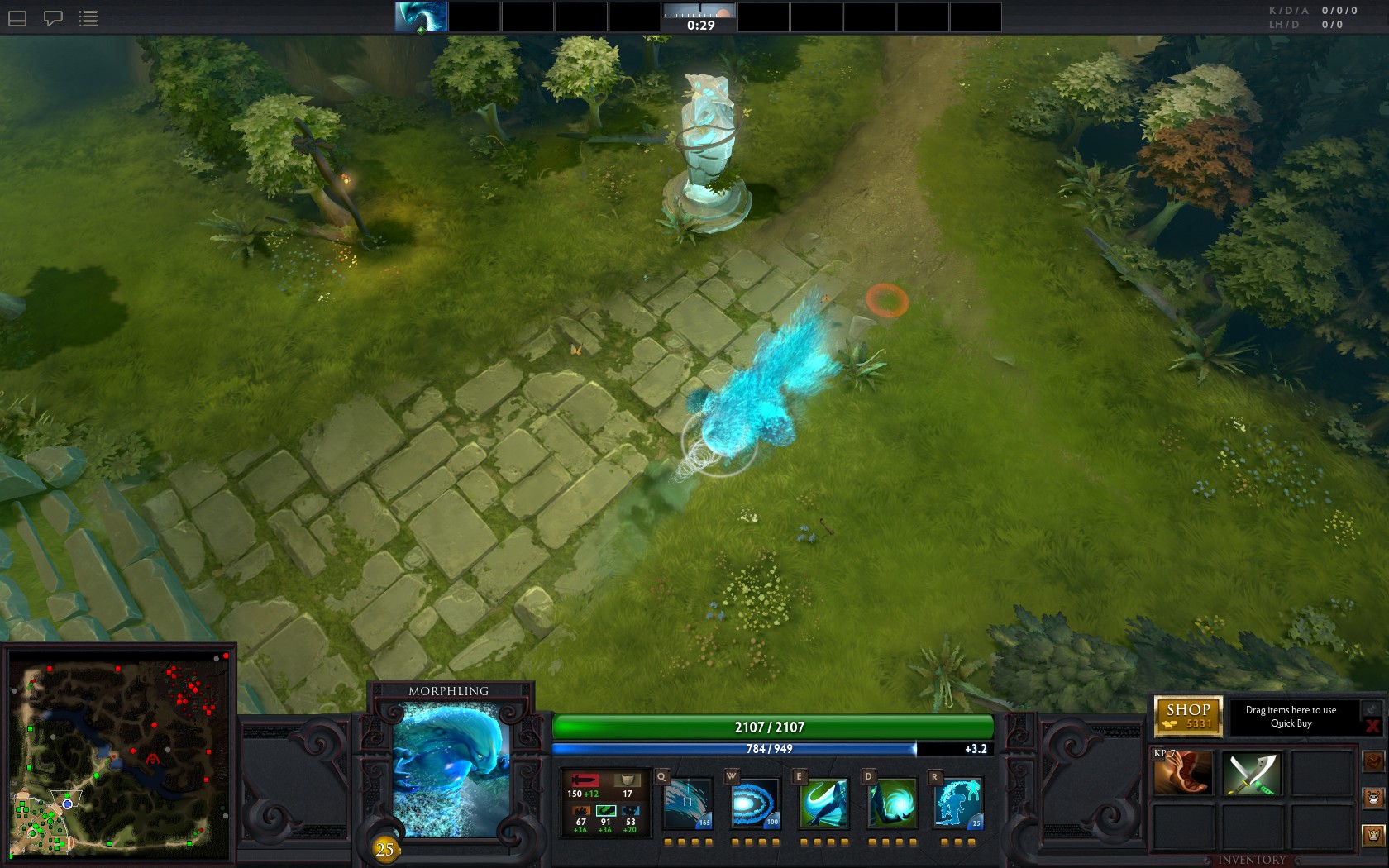Open the scoreboard list button
The height and width of the screenshot is (868, 1389).
coord(88,18)
